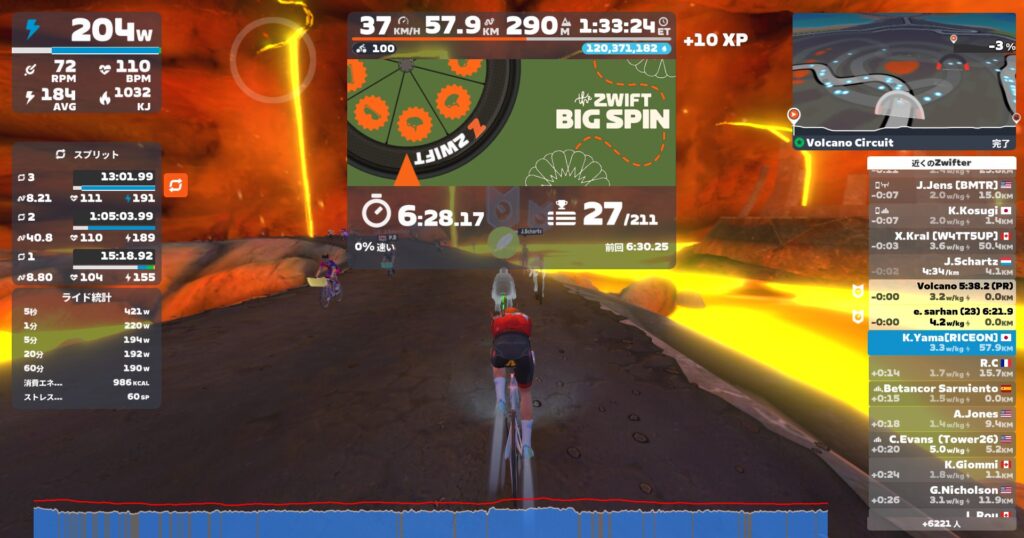Click the ride statistics panel
This screenshot has height=538, width=1024.
click(x=86, y=348)
